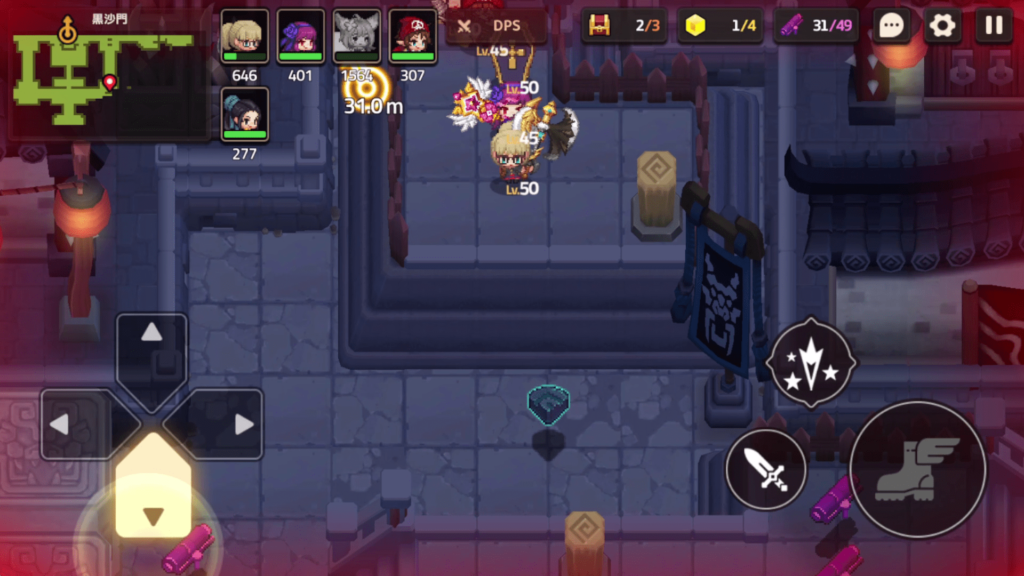Open the chat bubble

890,26
